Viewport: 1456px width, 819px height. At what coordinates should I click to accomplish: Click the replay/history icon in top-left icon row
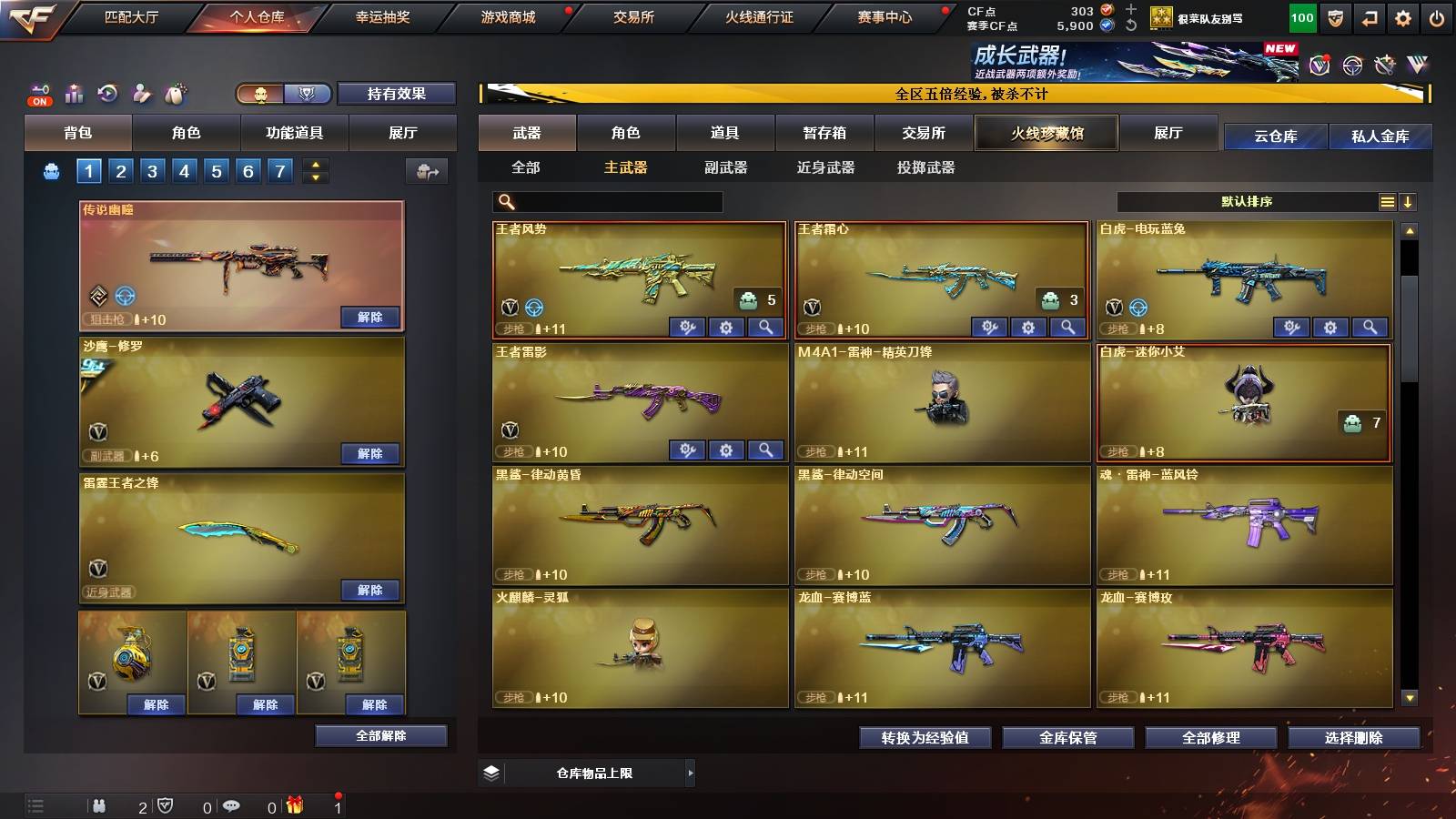point(107,91)
